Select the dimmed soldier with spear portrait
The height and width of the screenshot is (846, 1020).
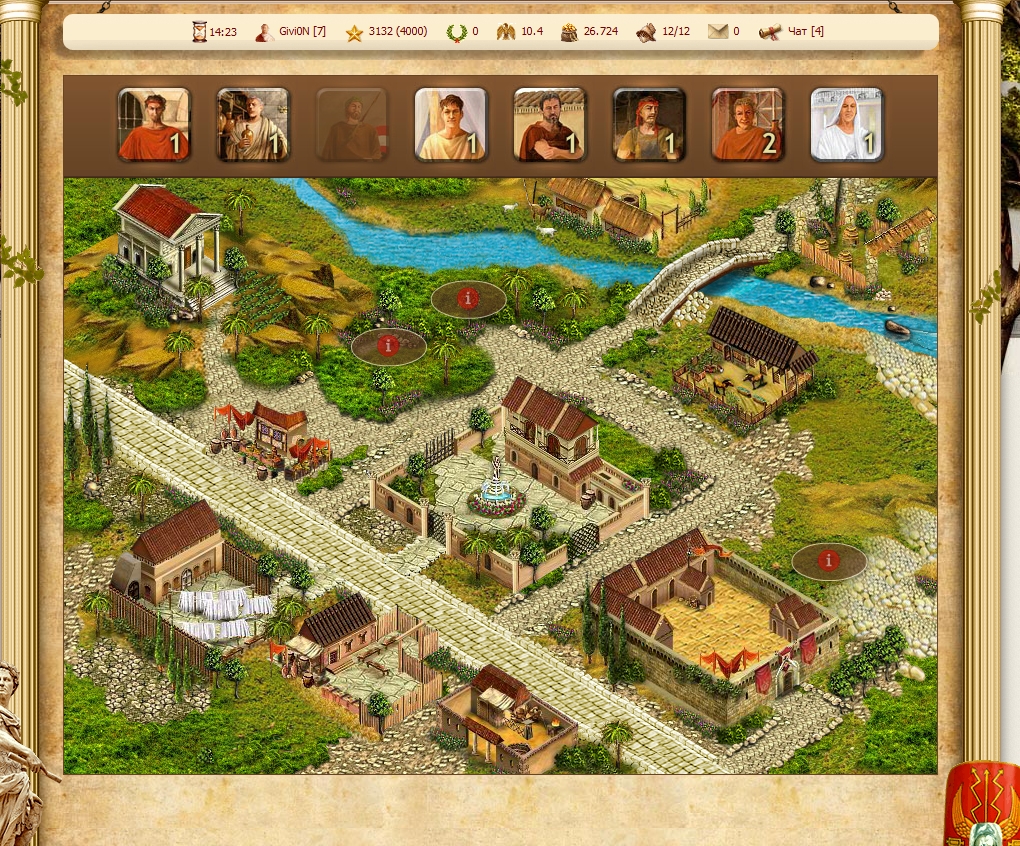352,125
